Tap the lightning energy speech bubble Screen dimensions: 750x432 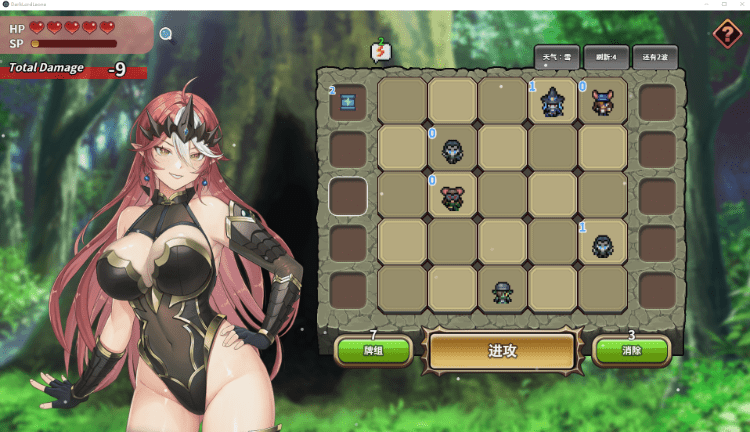(x=380, y=51)
